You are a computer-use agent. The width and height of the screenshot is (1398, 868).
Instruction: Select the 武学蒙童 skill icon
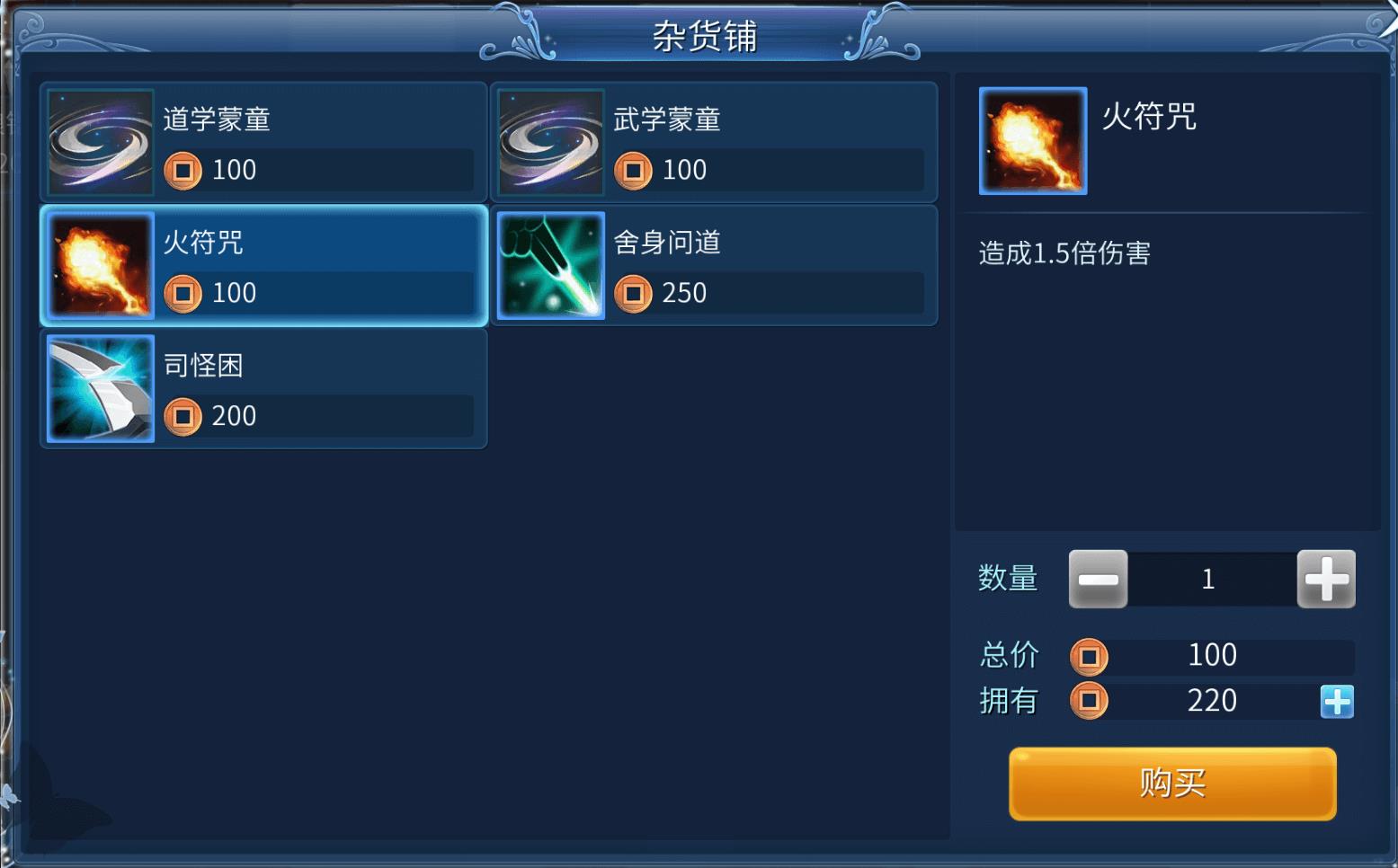(x=550, y=141)
